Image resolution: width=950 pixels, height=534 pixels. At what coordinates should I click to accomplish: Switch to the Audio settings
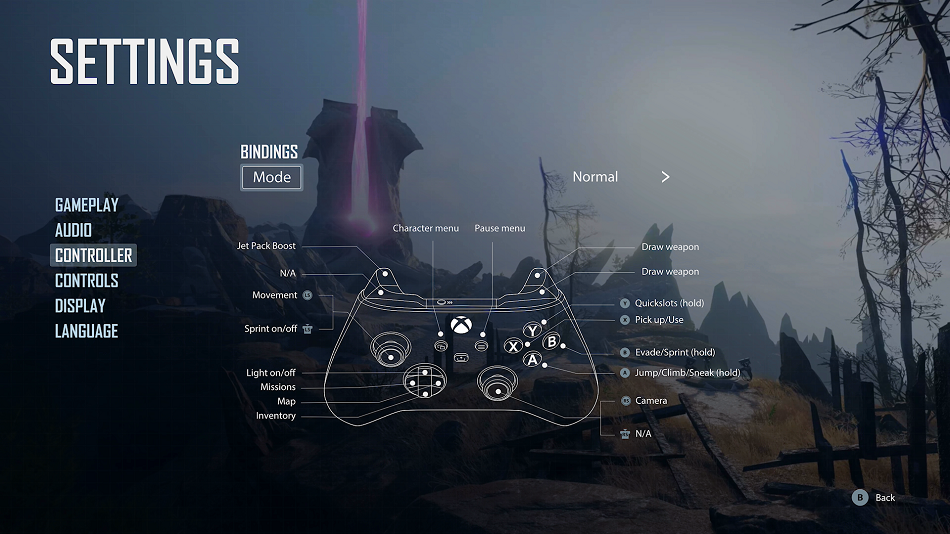pyautogui.click(x=73, y=230)
